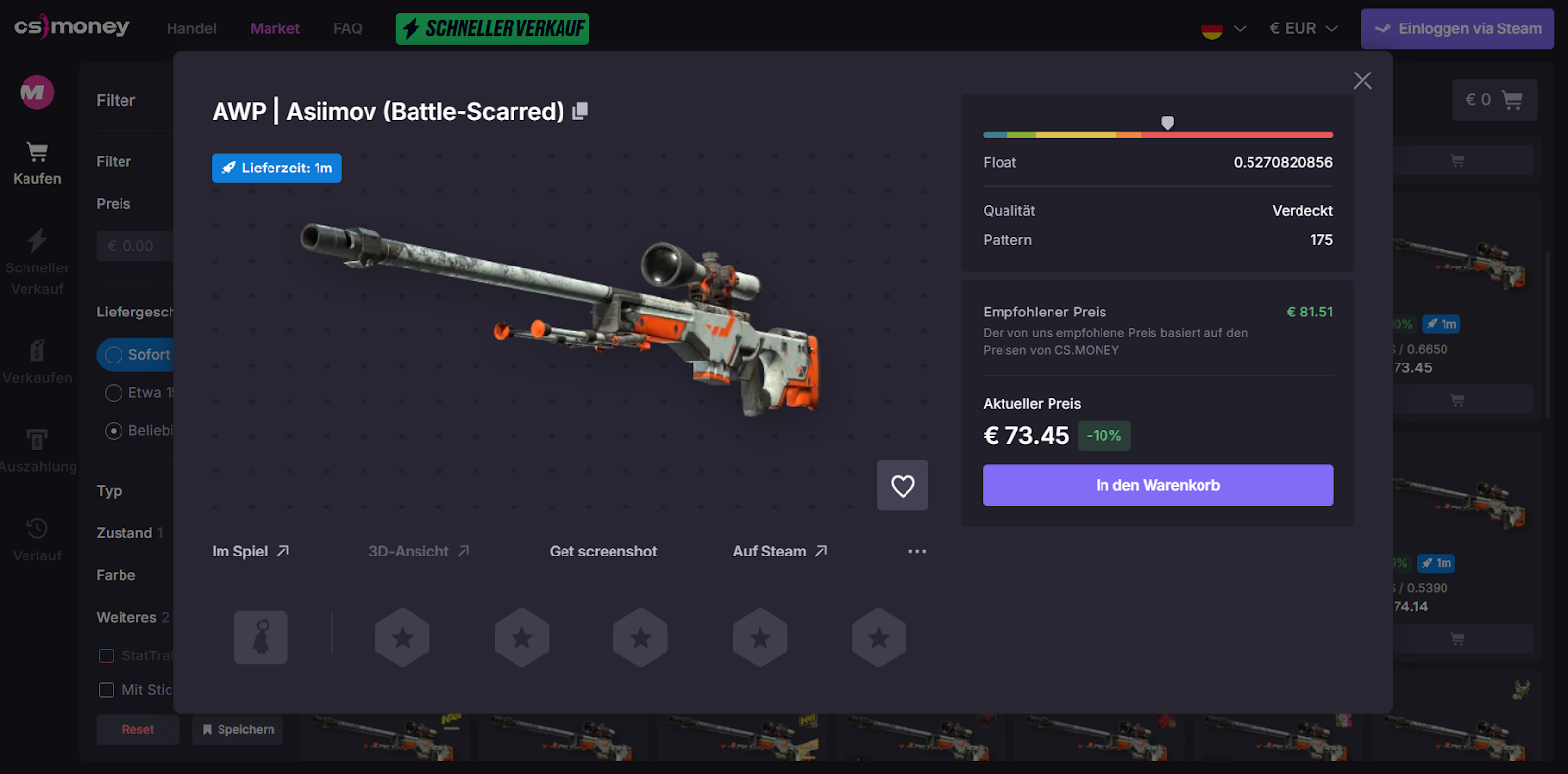Go to the Handel page
Viewport: 1568px width, 774px height.
coord(191,29)
